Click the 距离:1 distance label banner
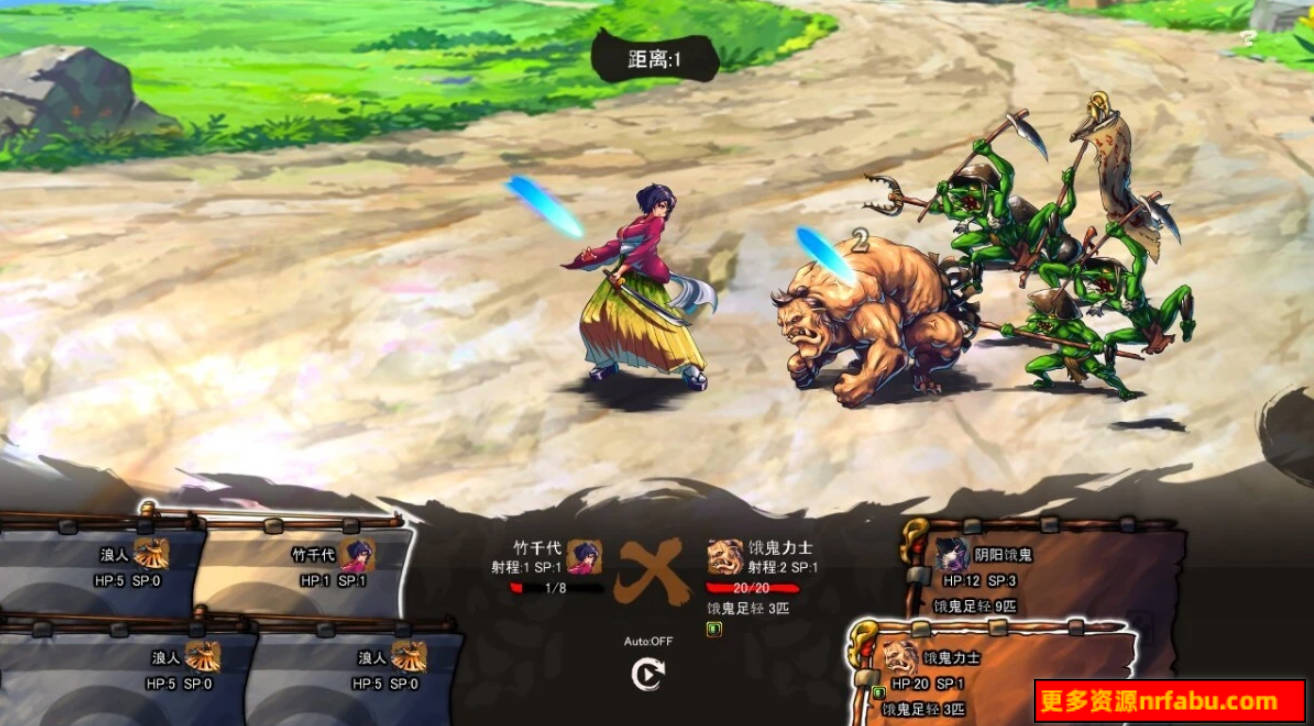Viewport: 1314px width, 726px height. point(655,57)
